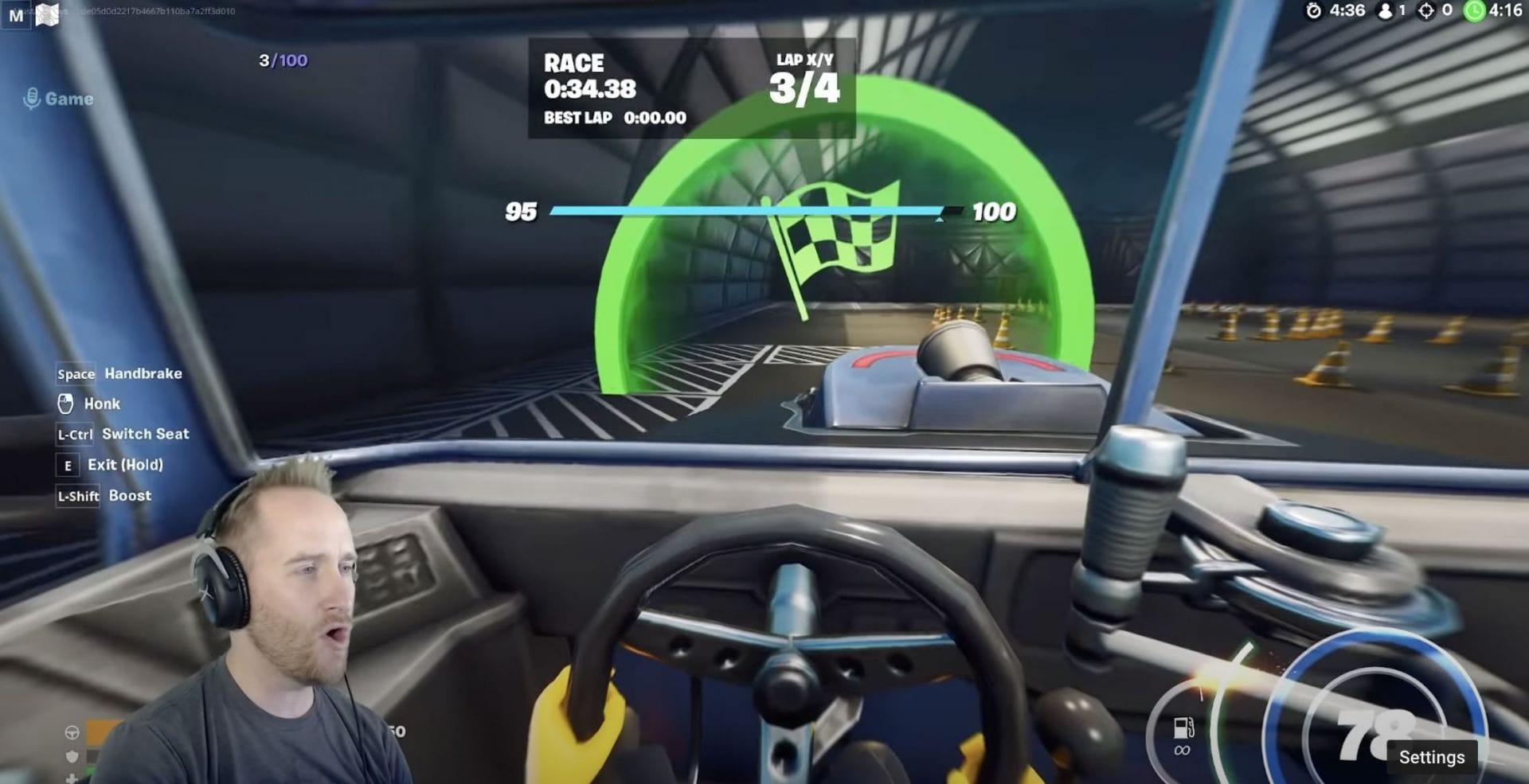Click the Space Handbrake keybind badge
The width and height of the screenshot is (1529, 784).
click(76, 373)
